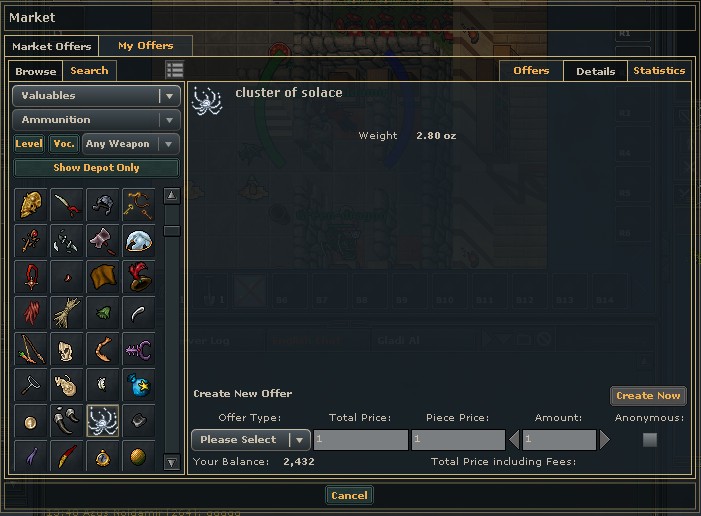This screenshot has width=701, height=516.
Task: Switch to the My Offers tab
Action: click(x=145, y=46)
